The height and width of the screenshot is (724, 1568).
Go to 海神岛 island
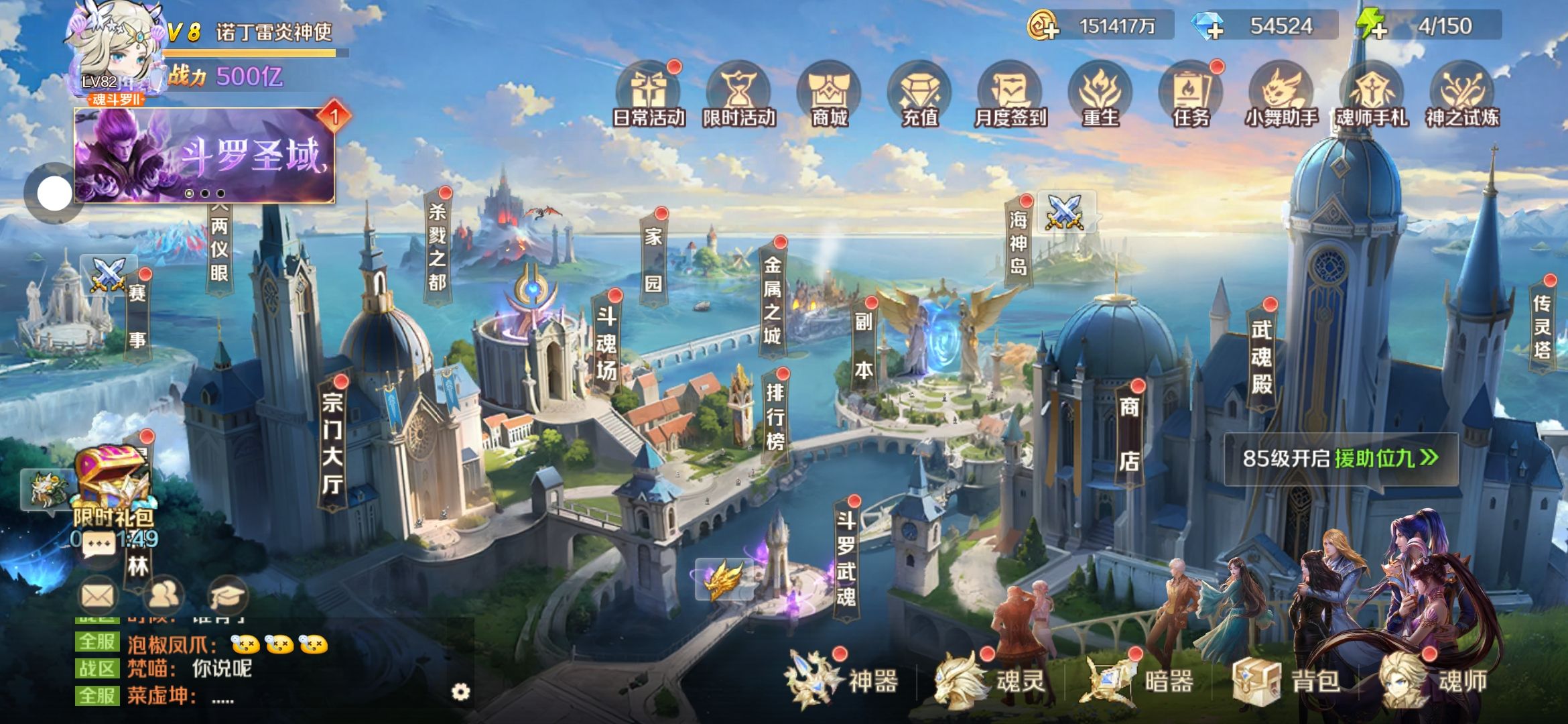1019,243
